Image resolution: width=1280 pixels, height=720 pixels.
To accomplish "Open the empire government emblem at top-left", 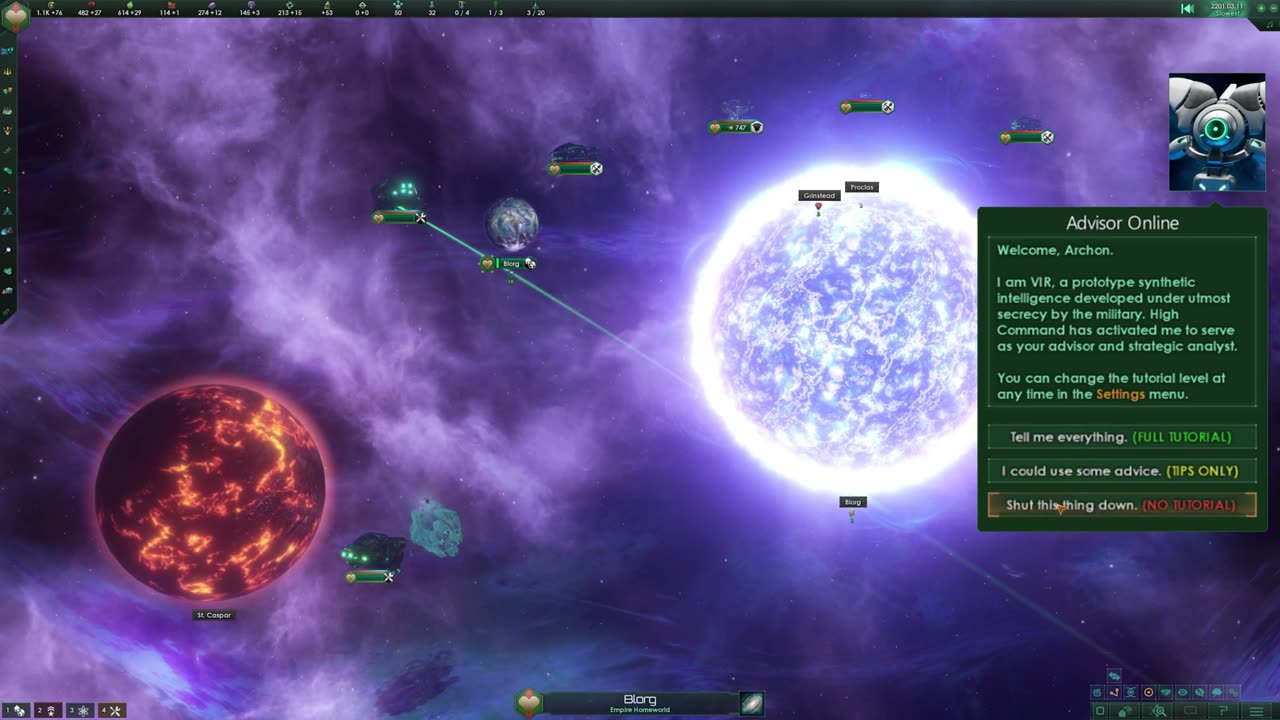I will pyautogui.click(x=16, y=15).
